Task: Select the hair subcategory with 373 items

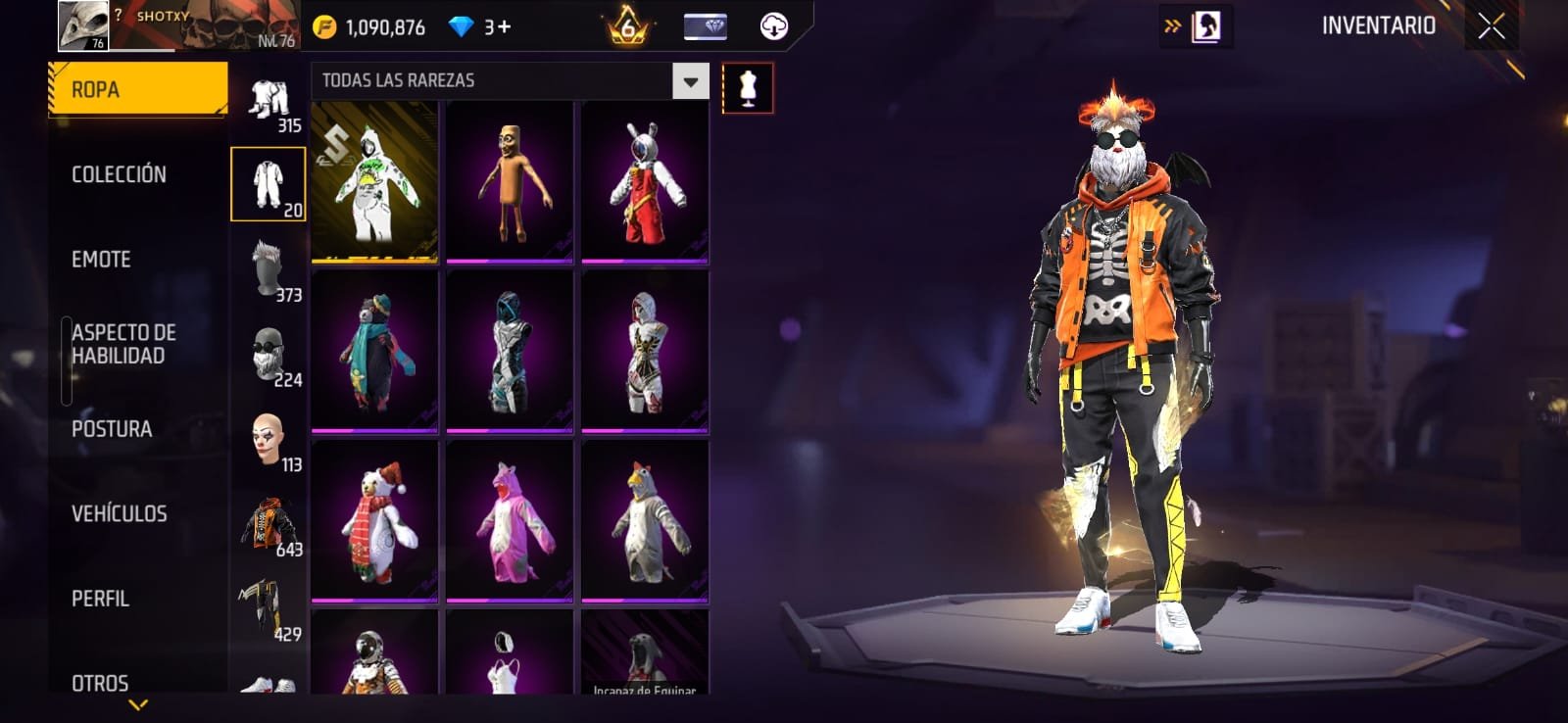Action: point(269,270)
